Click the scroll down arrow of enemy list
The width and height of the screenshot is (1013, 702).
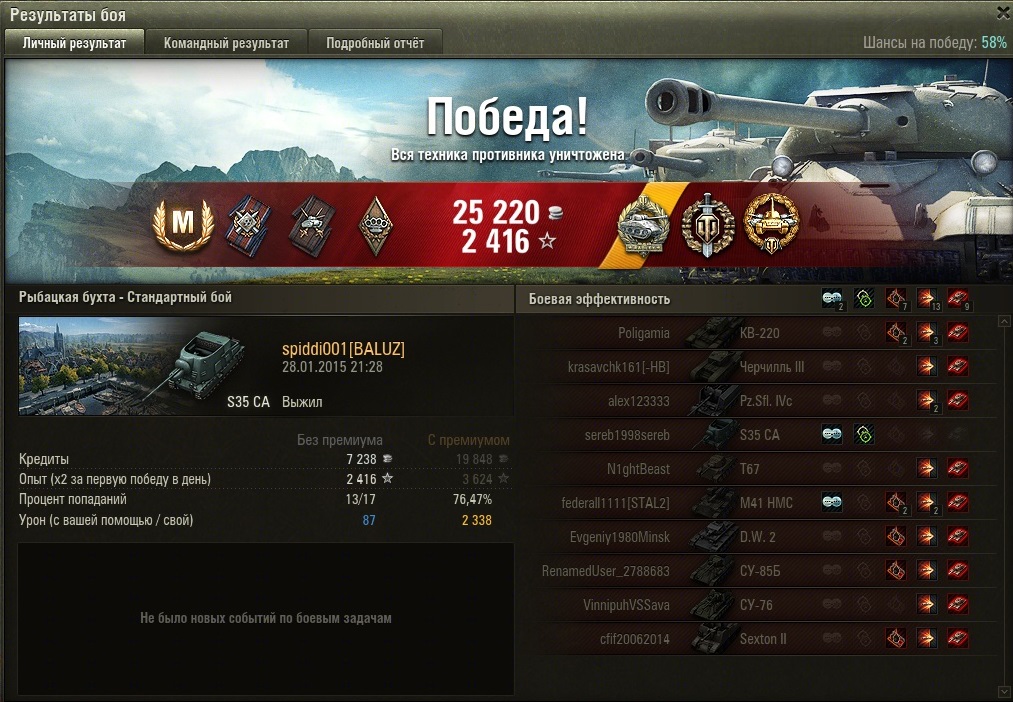pos(1004,691)
